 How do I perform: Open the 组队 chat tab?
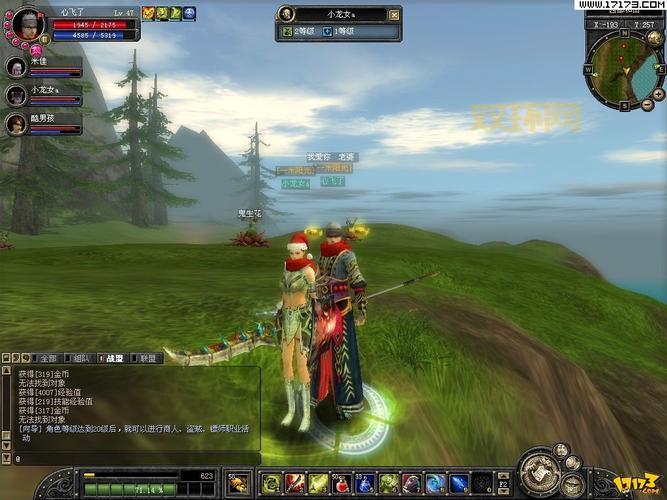[x=81, y=357]
